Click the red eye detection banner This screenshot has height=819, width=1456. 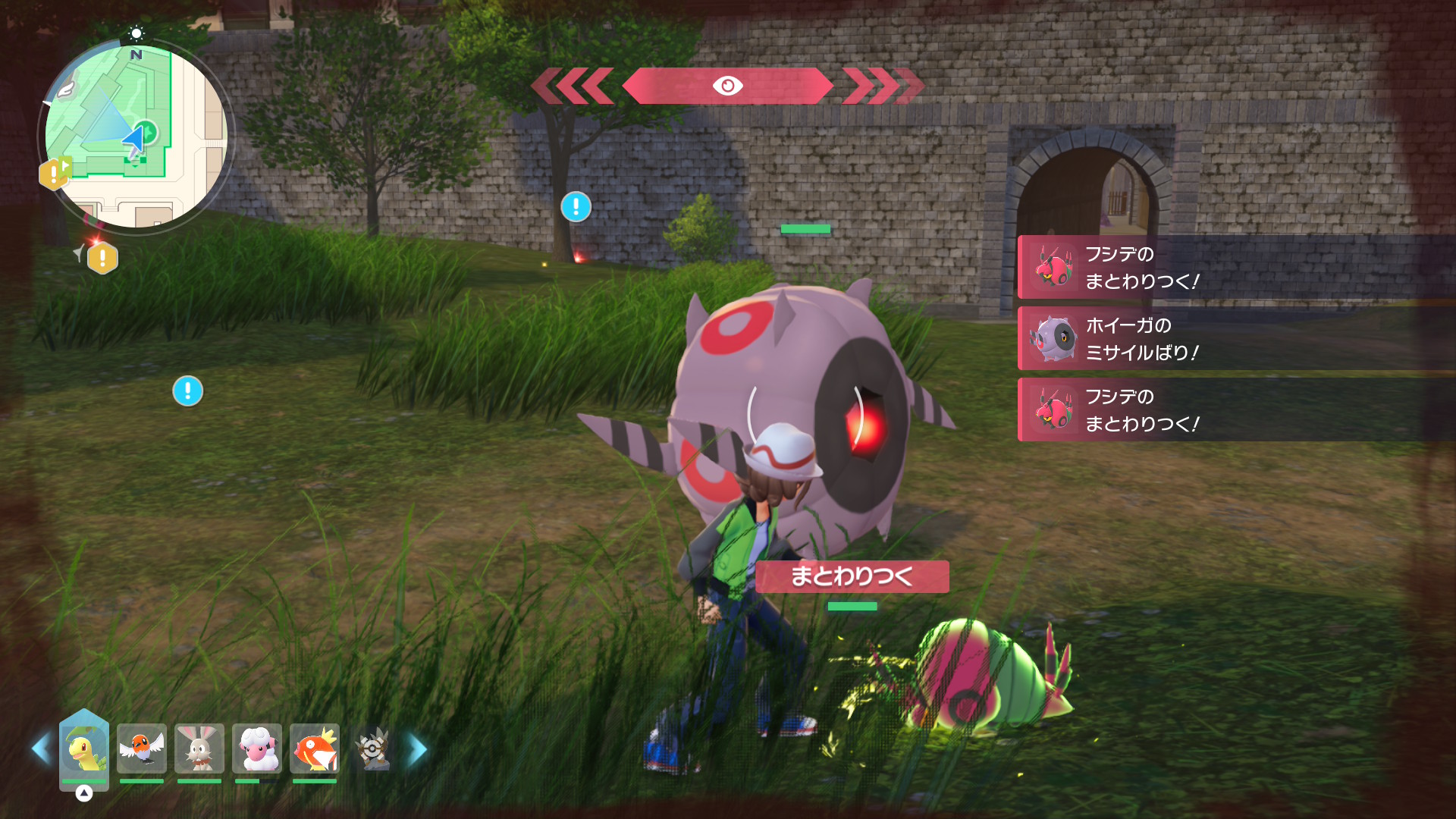tap(727, 86)
